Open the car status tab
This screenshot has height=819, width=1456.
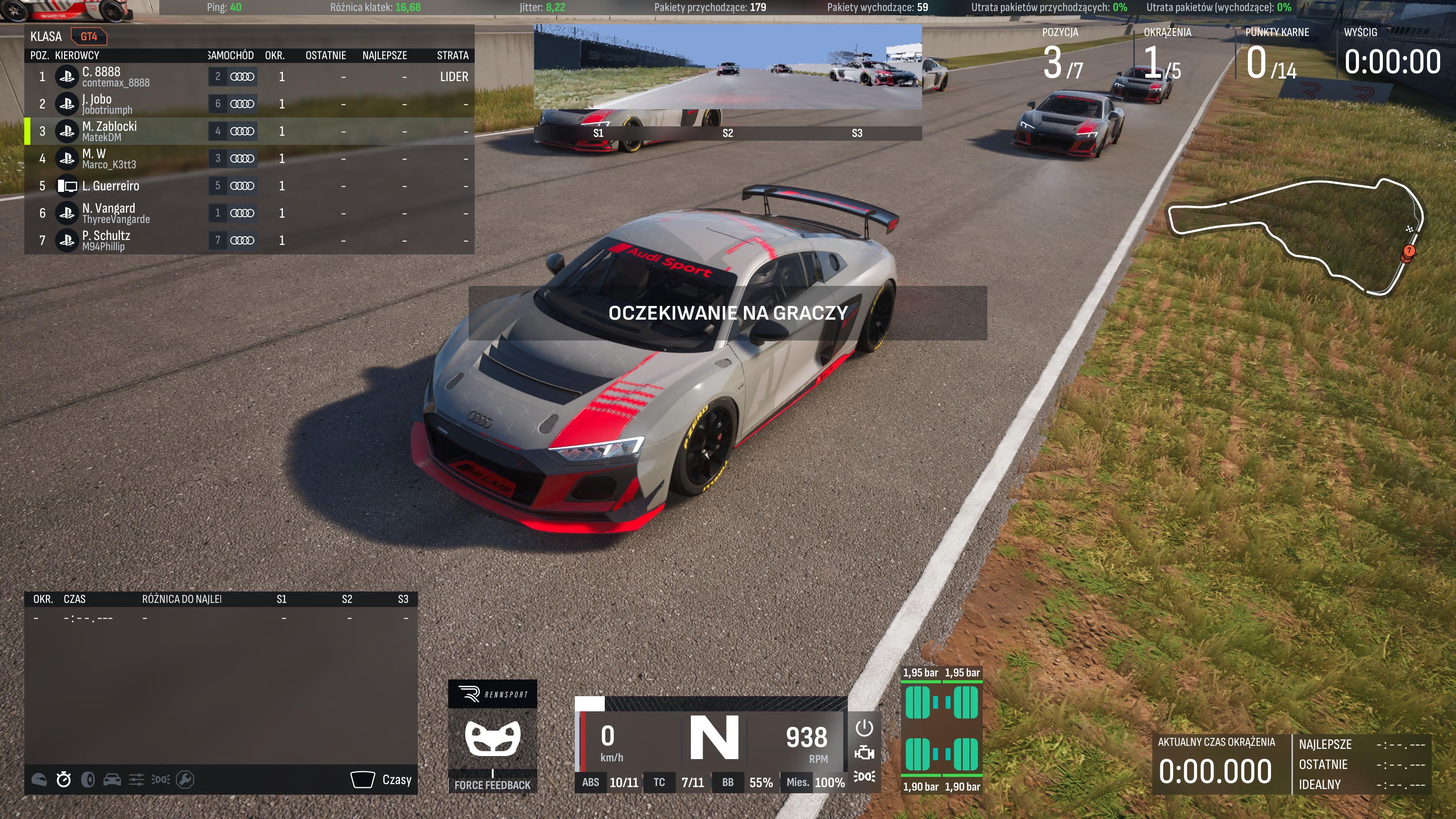coord(112,780)
